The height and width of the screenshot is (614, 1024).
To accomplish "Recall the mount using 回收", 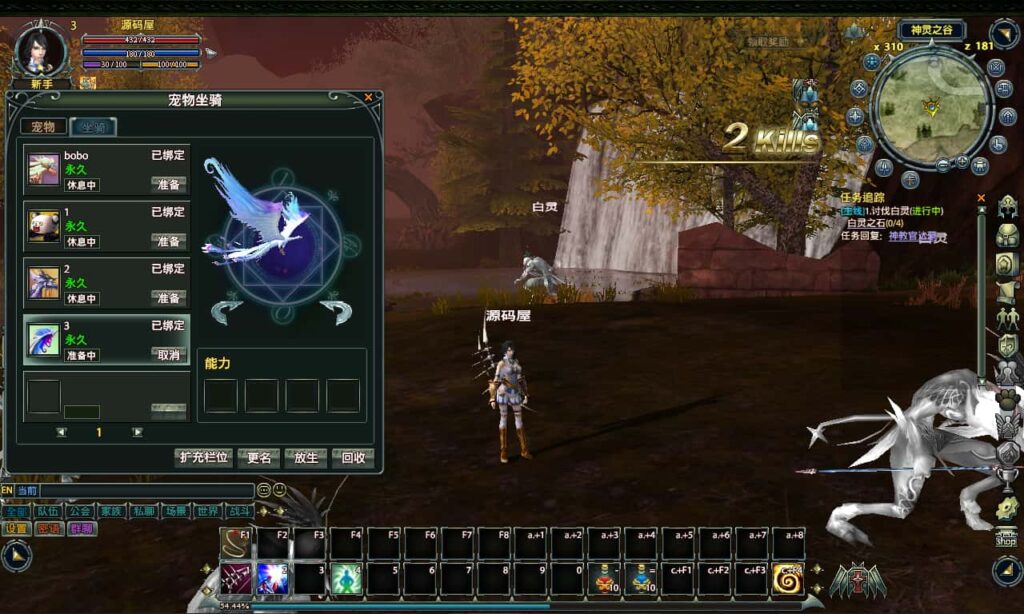I will [353, 458].
